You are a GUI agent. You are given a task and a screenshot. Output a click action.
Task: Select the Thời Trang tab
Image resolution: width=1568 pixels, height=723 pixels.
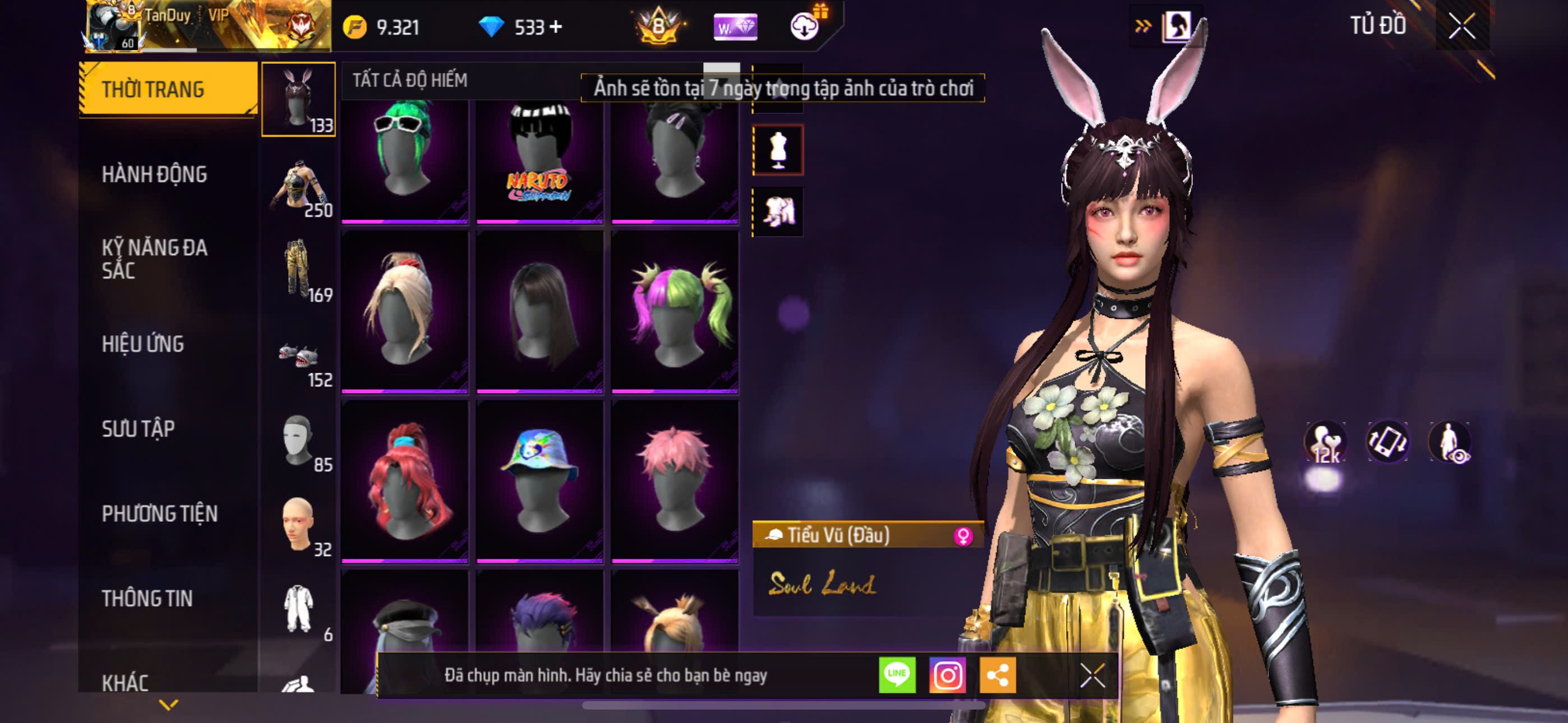[154, 90]
